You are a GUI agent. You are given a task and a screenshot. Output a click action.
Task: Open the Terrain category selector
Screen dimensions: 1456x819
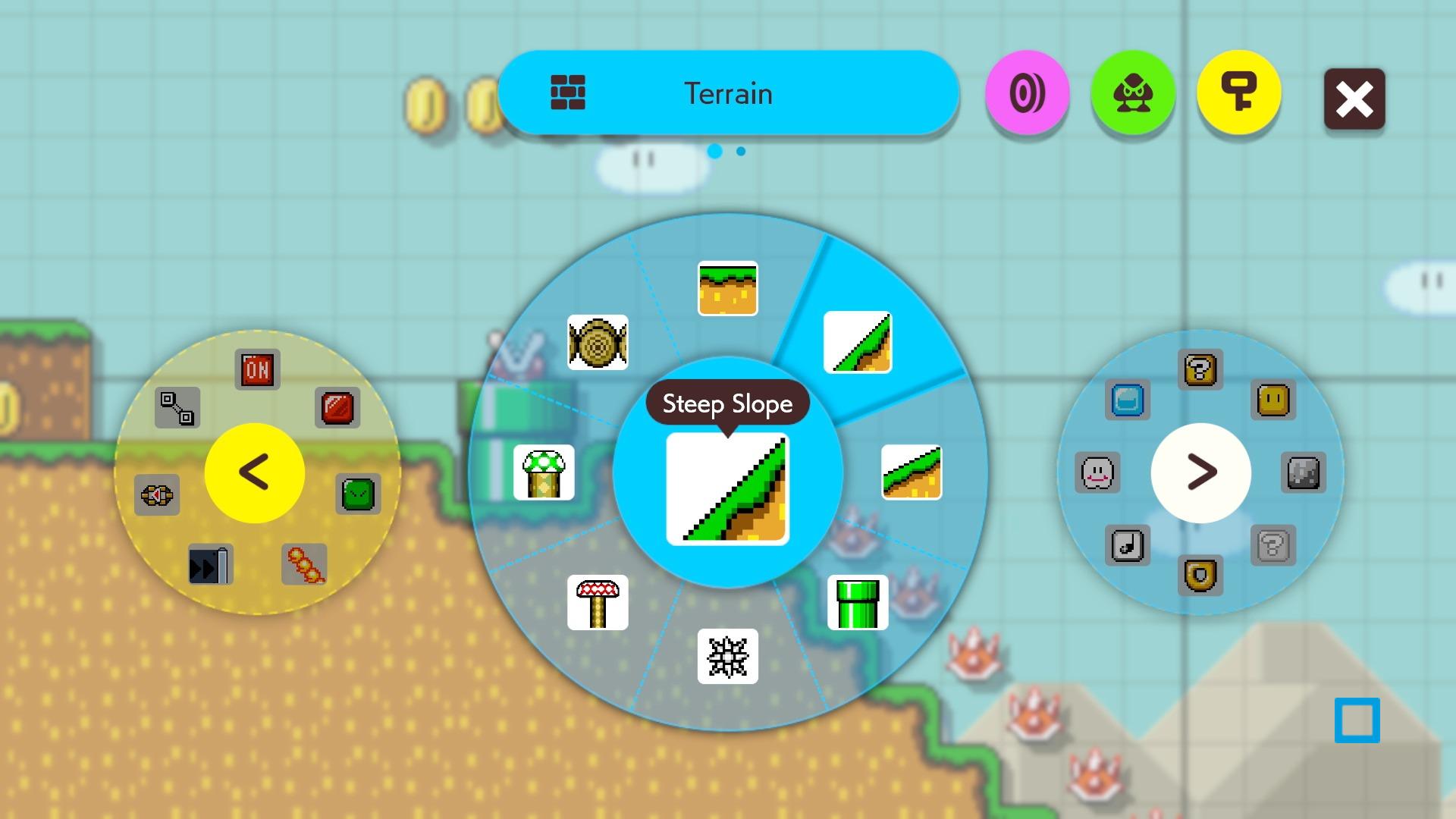[728, 93]
